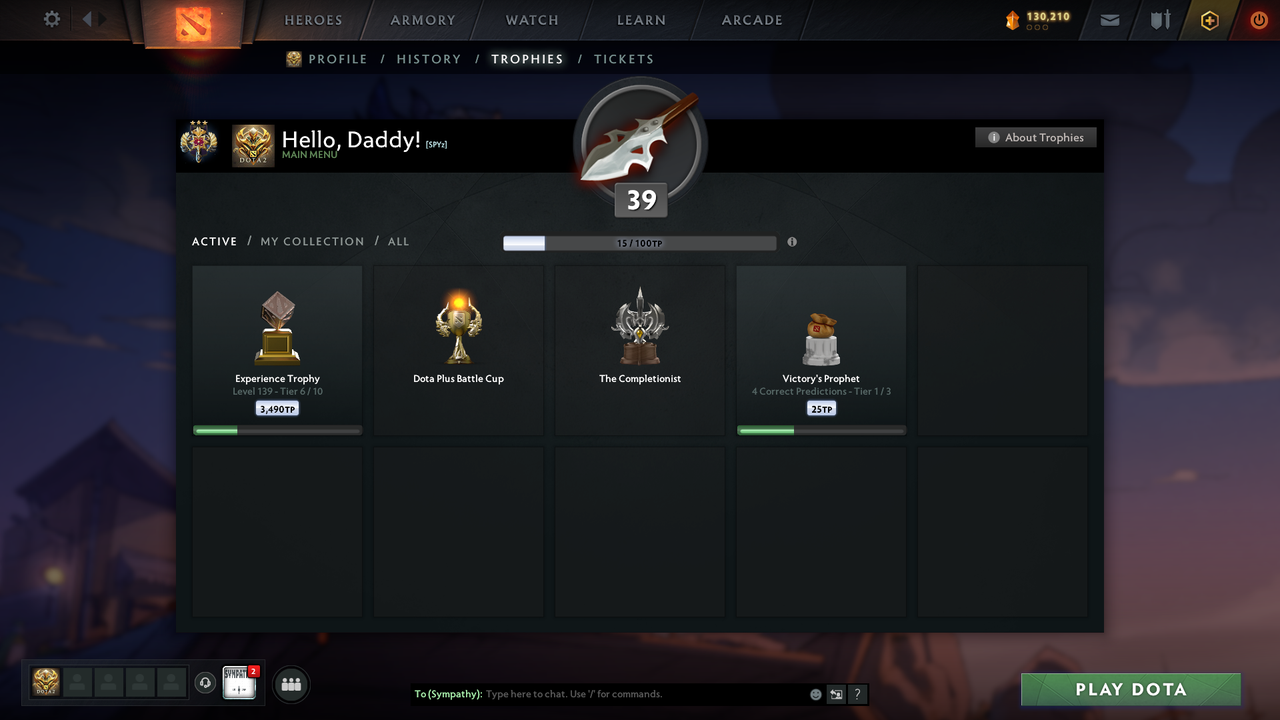The image size is (1280, 720).
Task: Switch to the MY COLLECTION filter
Action: click(x=312, y=241)
